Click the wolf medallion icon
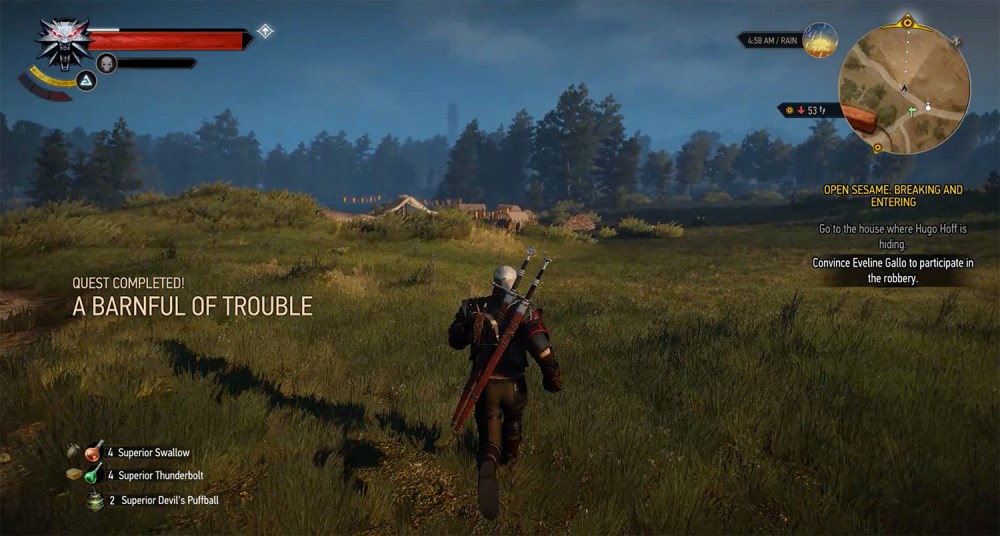Viewport: 1000px width, 536px height. coord(64,42)
